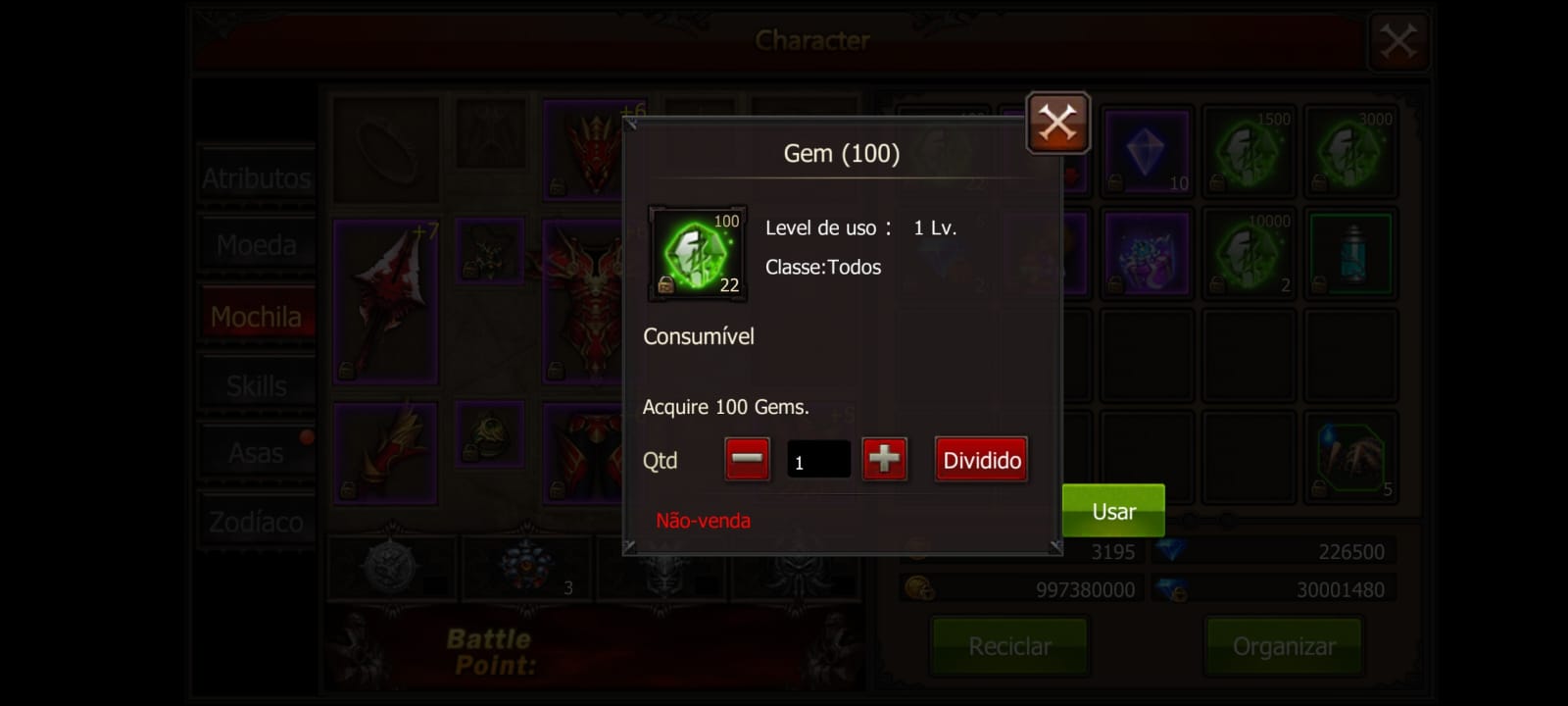Select the 3000 green gem slot
This screenshot has height=706, width=1568.
coord(1350,152)
